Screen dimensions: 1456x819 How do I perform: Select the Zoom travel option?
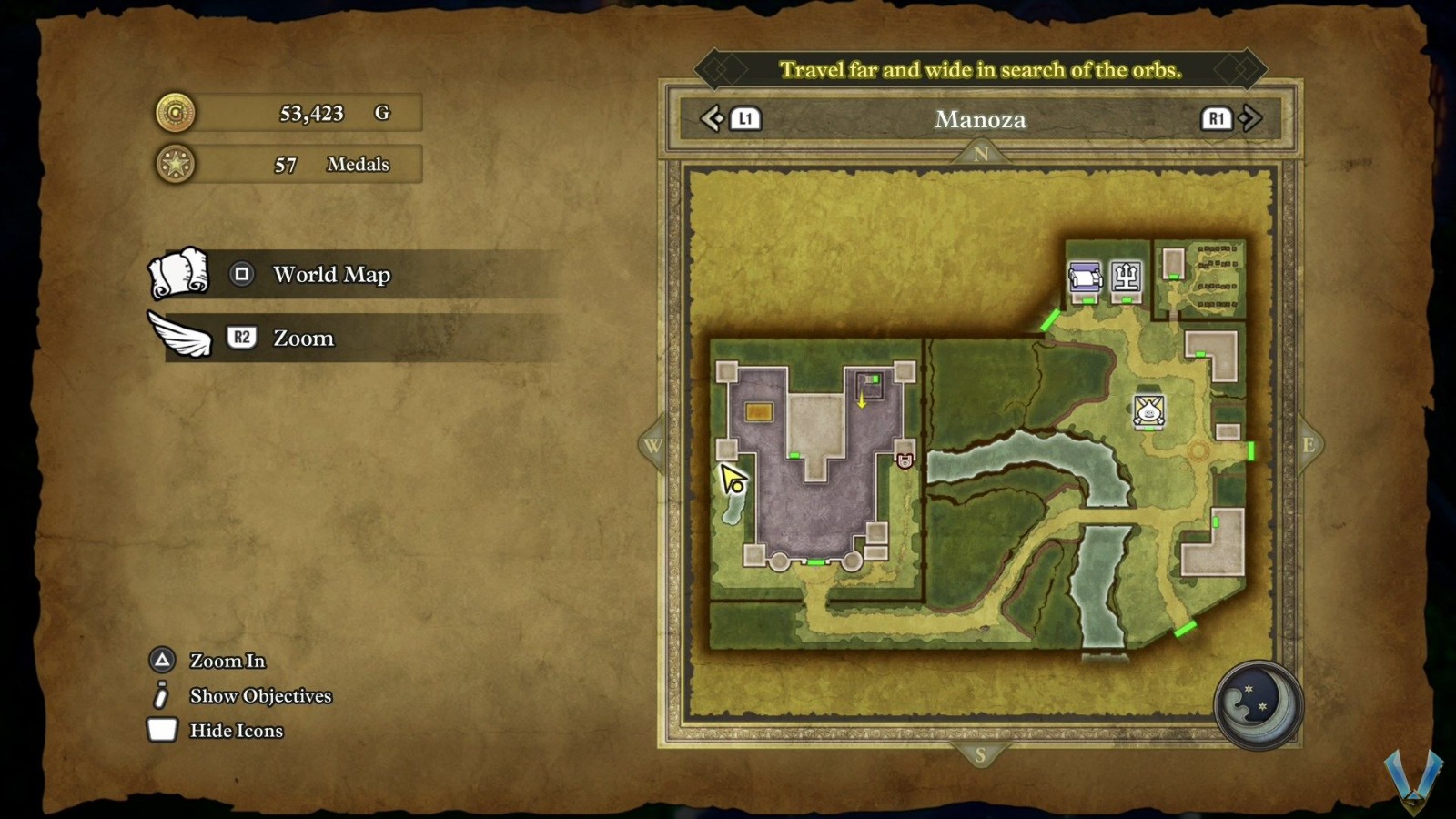tap(303, 338)
